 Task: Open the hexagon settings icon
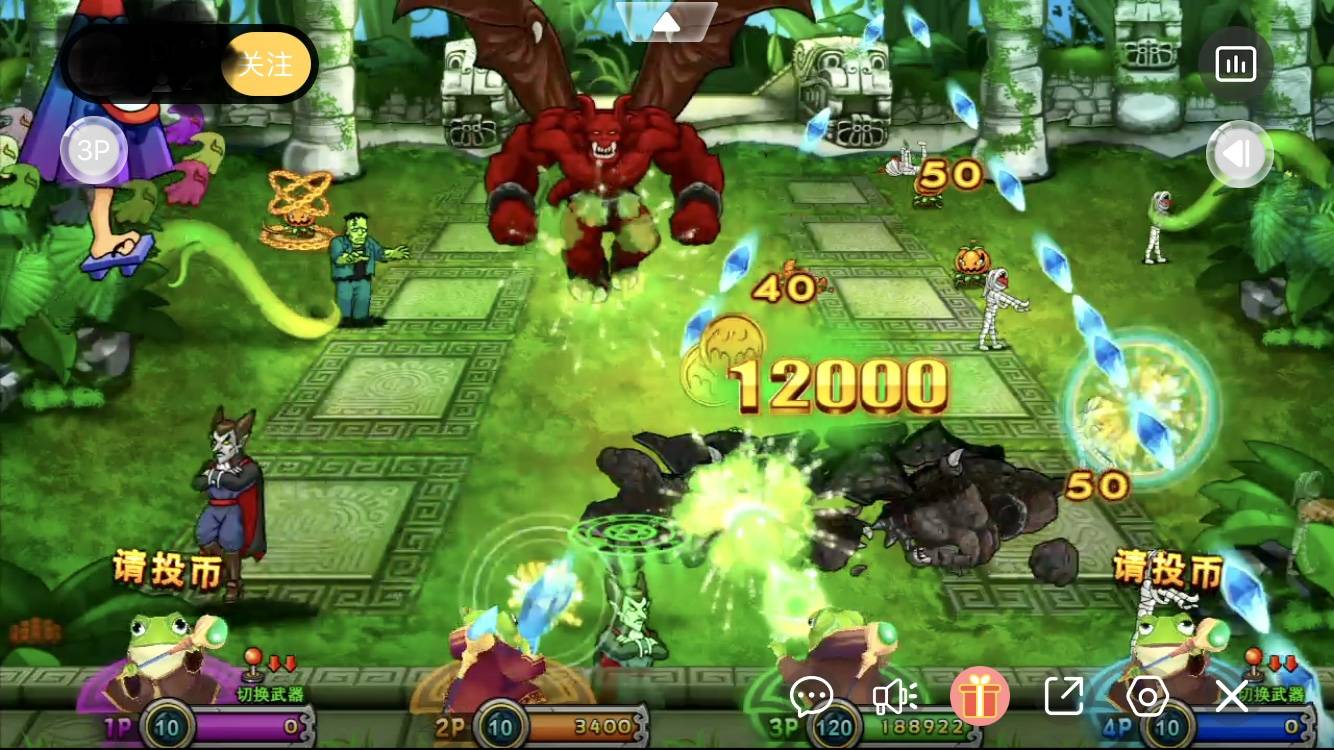(1147, 695)
